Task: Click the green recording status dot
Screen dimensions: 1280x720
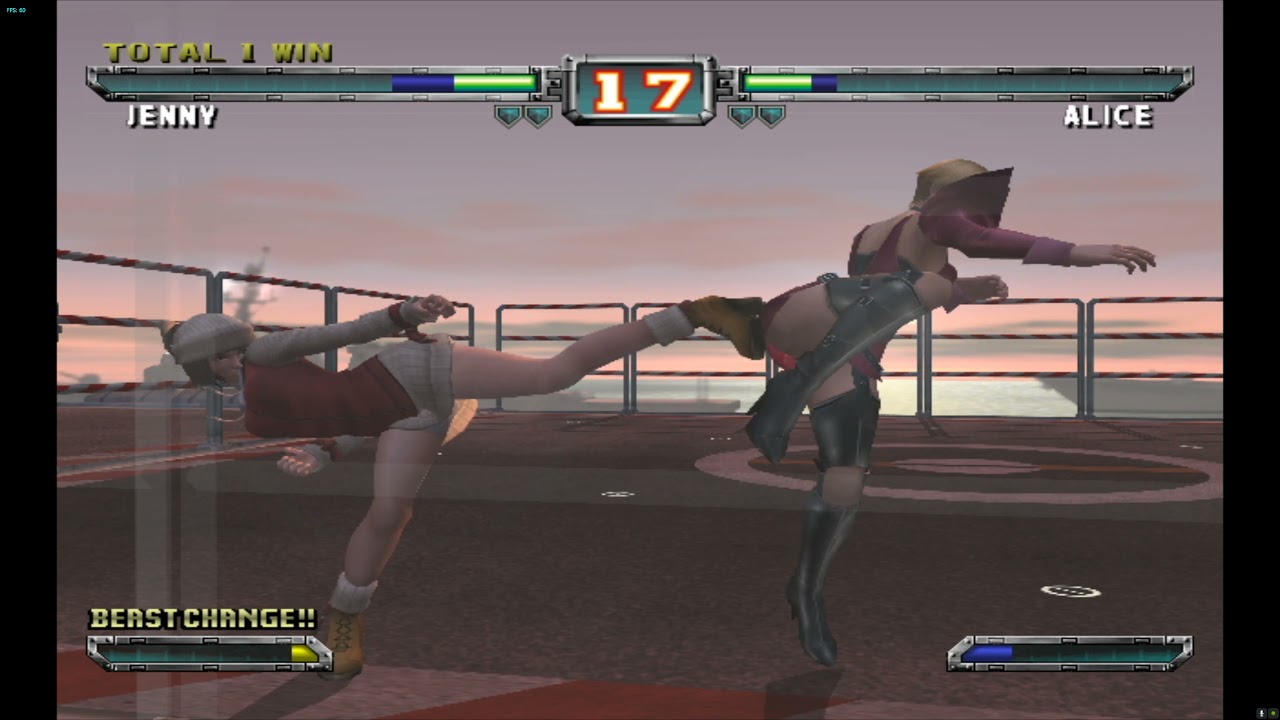Action: (x=1273, y=713)
